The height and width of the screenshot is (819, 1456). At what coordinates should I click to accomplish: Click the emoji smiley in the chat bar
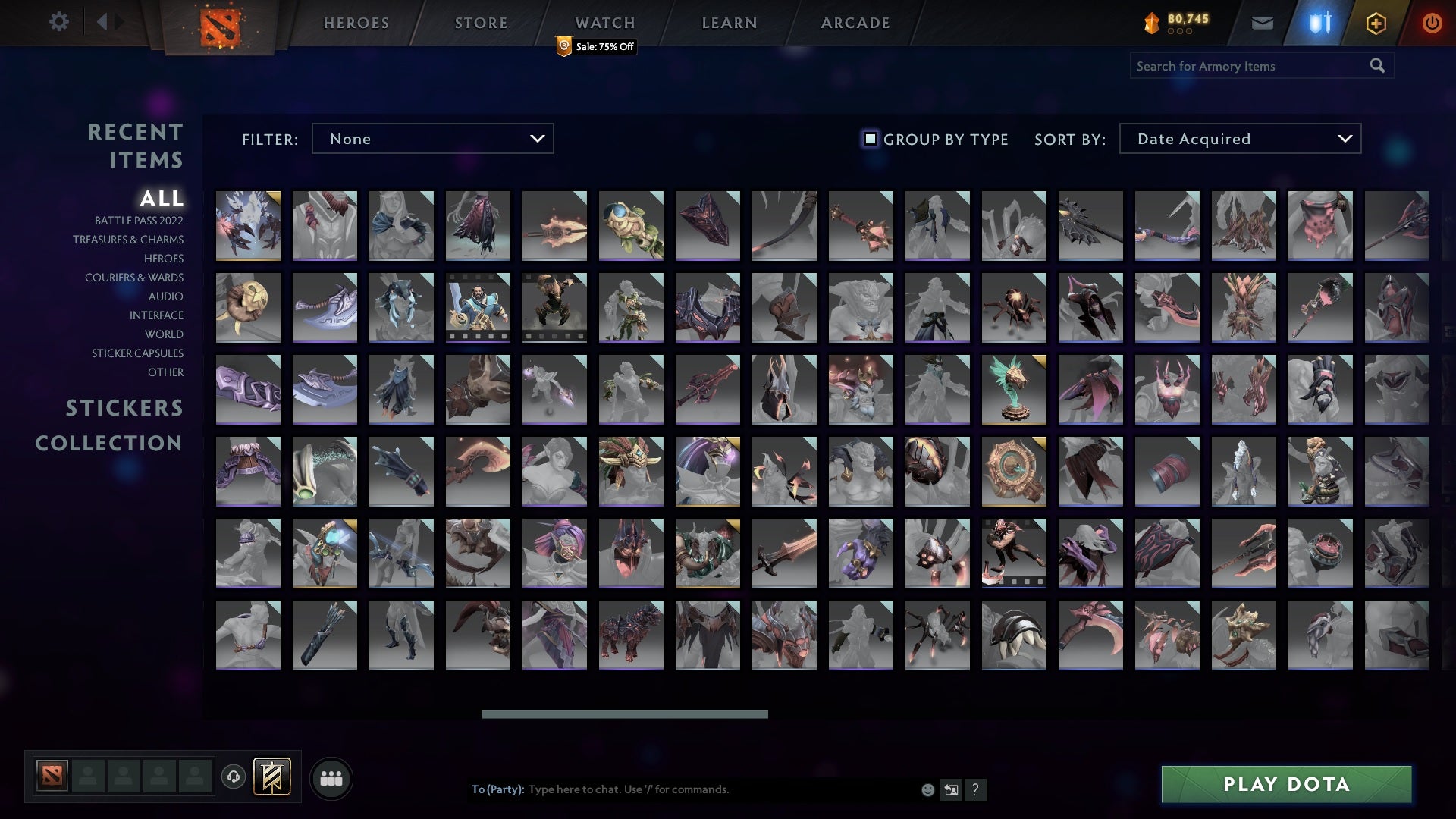point(927,789)
